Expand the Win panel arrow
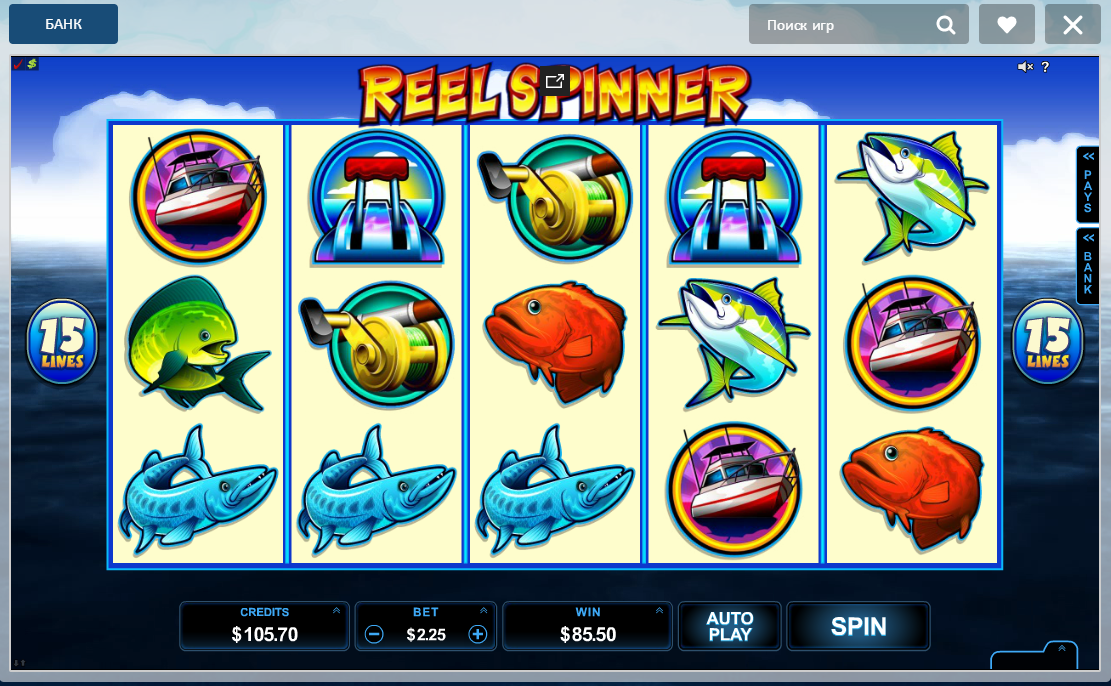 point(659,610)
